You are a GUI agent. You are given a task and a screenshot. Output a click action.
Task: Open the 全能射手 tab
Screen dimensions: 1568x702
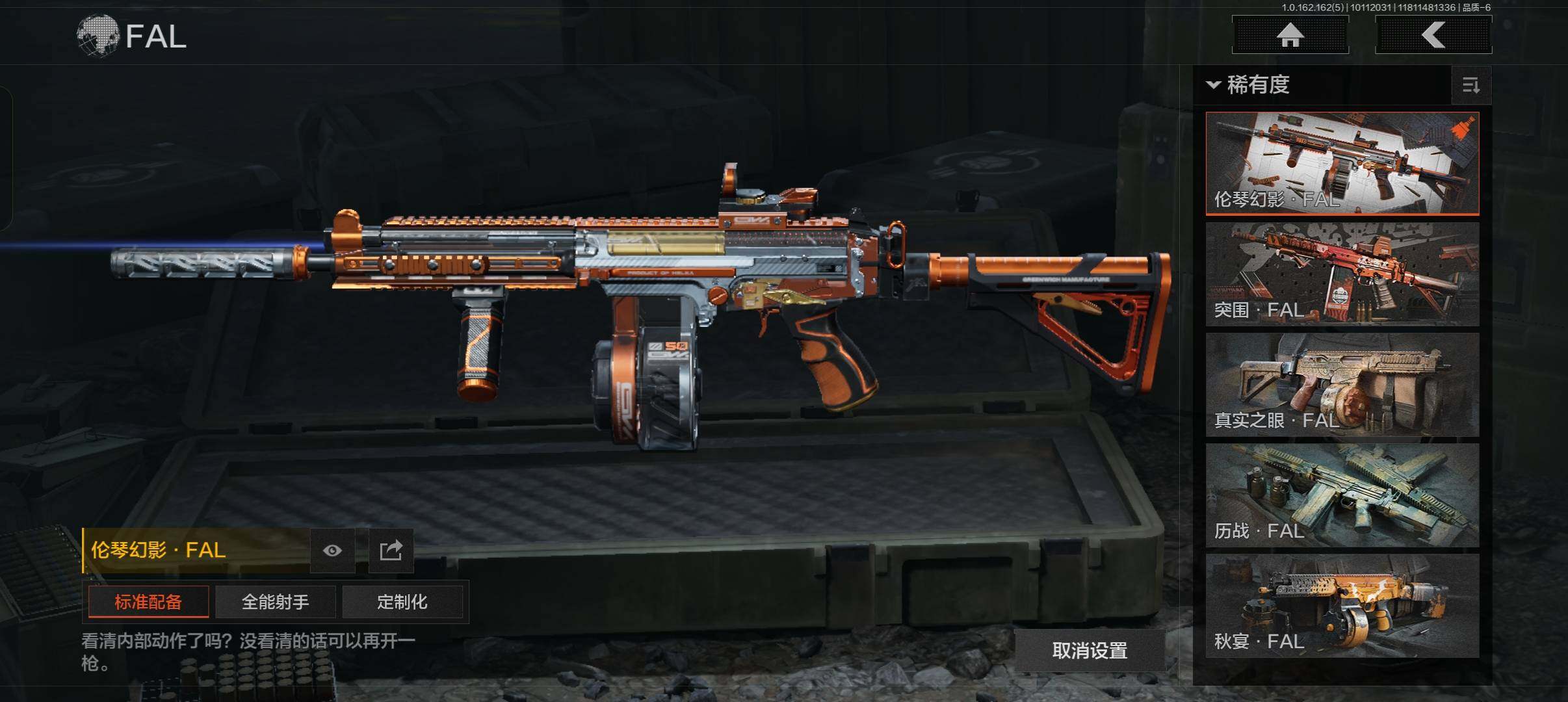pyautogui.click(x=275, y=602)
